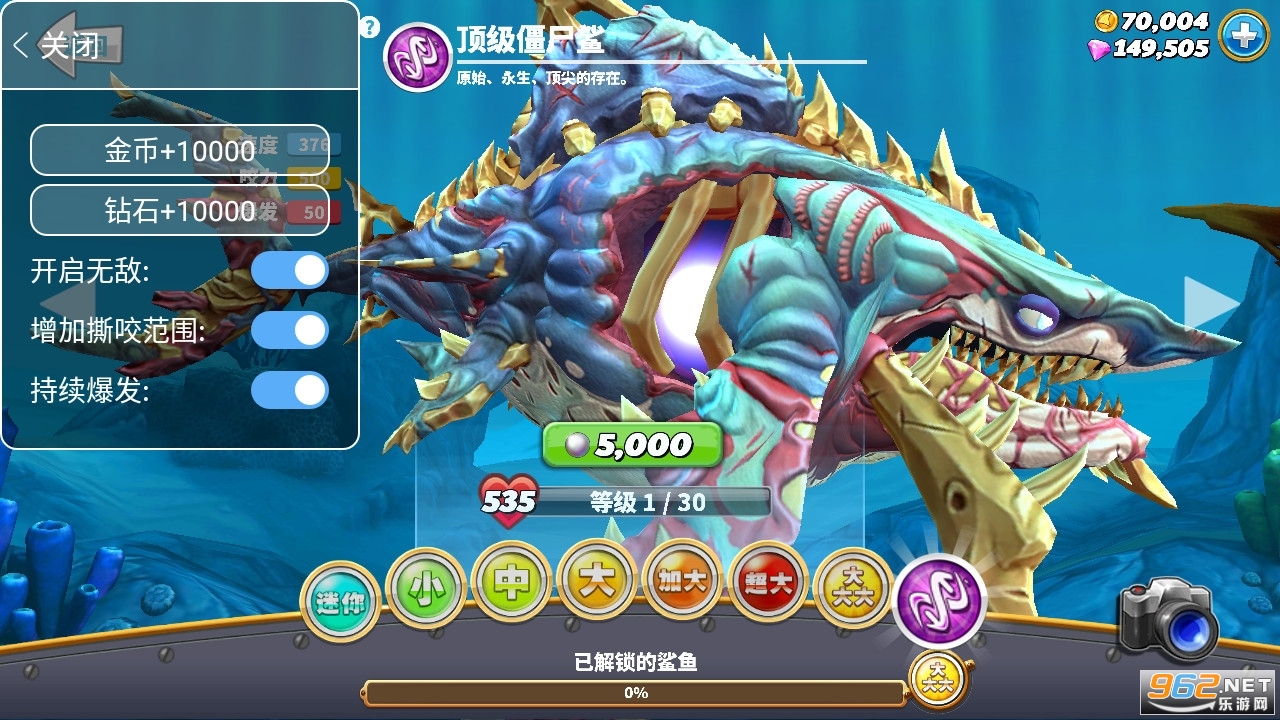Image resolution: width=1280 pixels, height=720 pixels.
Task: Open the help question mark icon
Action: tap(370, 27)
